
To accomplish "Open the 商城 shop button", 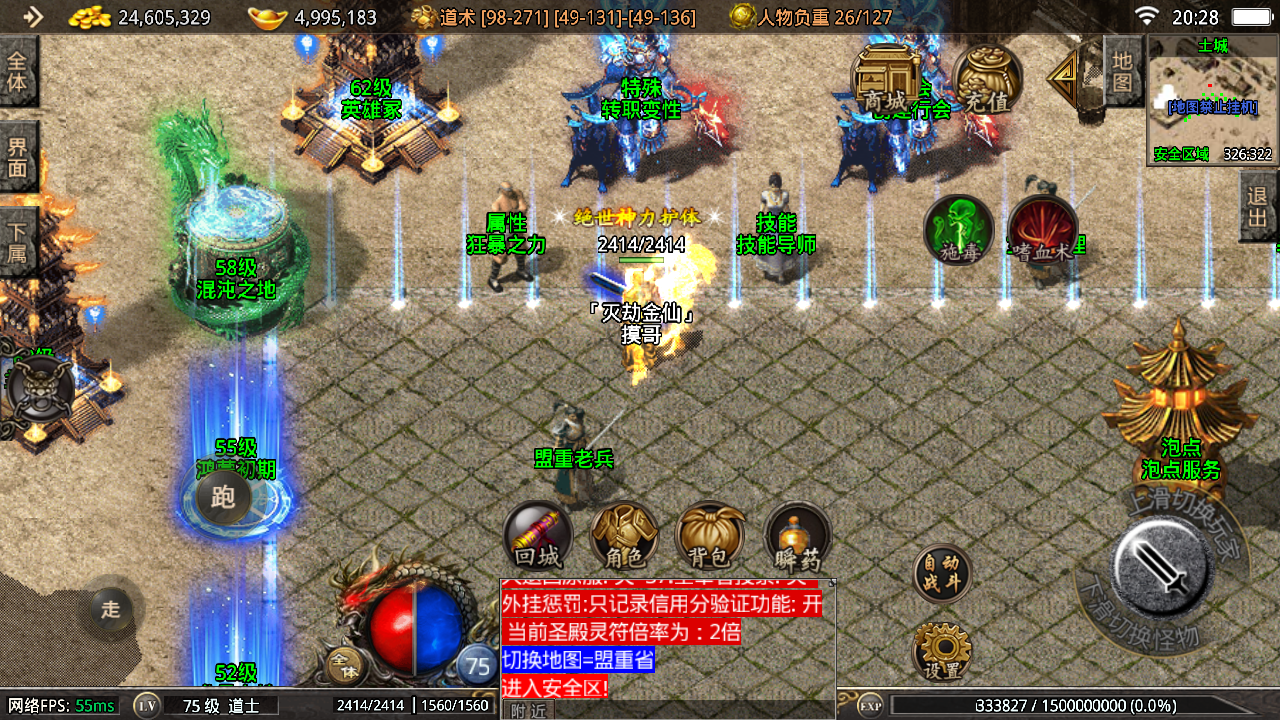I will point(886,81).
